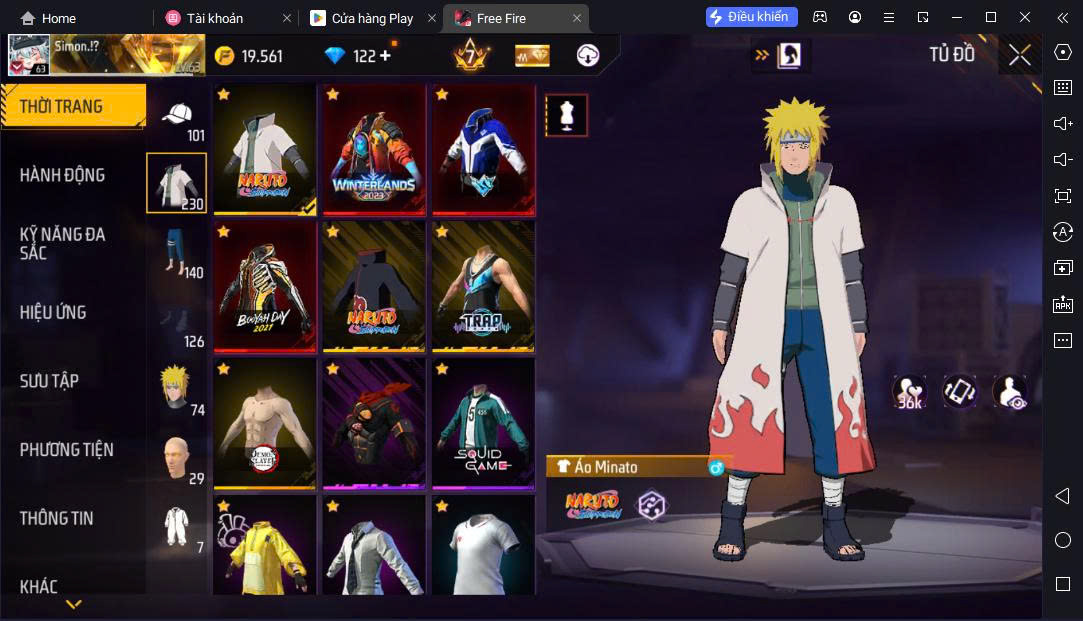
Task: Select the SƯU TẬP category
Action: click(49, 381)
